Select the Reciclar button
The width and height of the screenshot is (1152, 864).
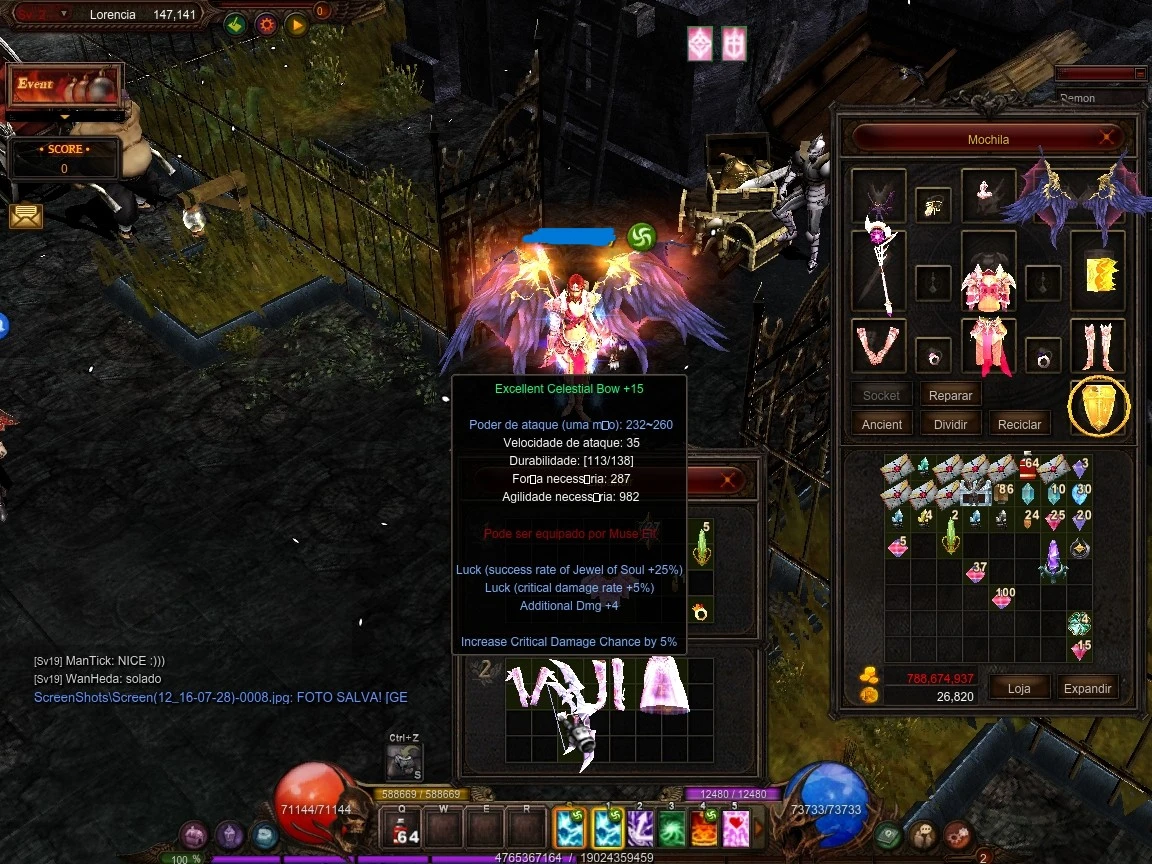coord(1019,424)
